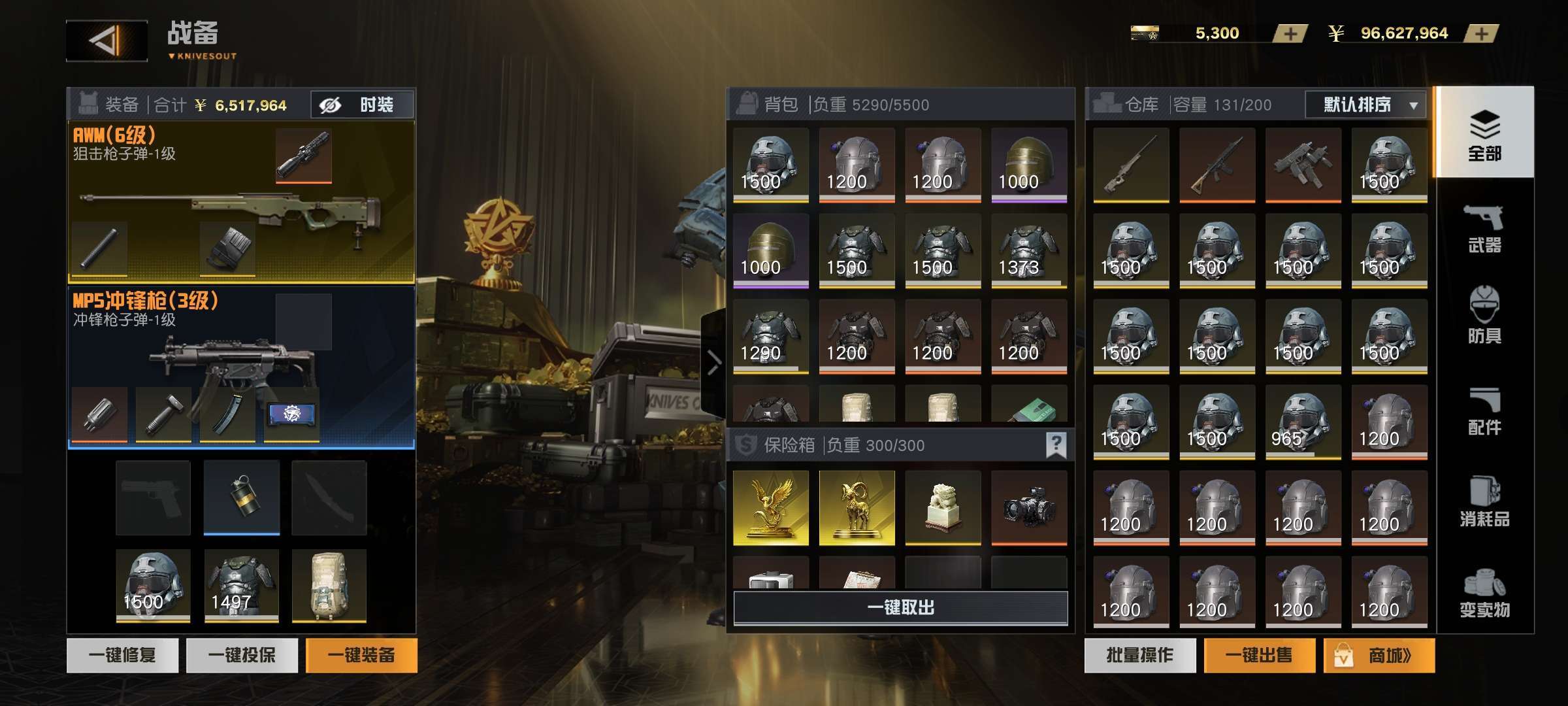
Task: Switch to the 武器 weapons tab
Action: (x=1484, y=229)
